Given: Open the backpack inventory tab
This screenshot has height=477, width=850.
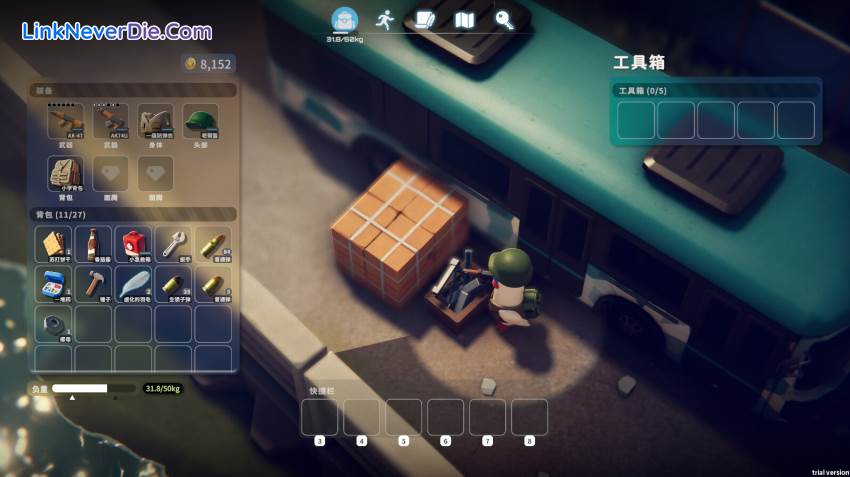Looking at the screenshot, I should (x=344, y=20).
